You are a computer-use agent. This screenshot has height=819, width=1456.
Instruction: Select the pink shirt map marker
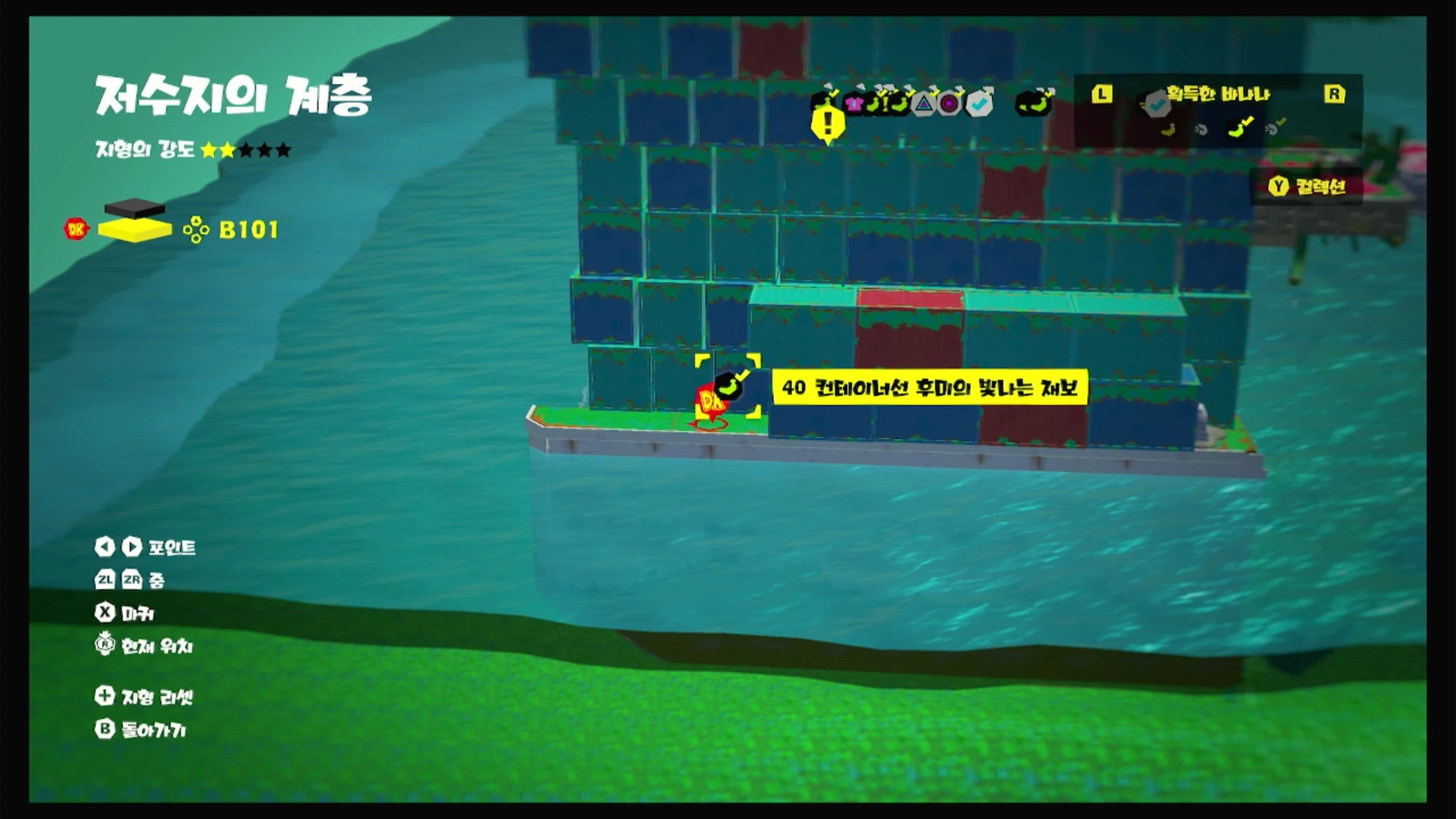tap(854, 104)
